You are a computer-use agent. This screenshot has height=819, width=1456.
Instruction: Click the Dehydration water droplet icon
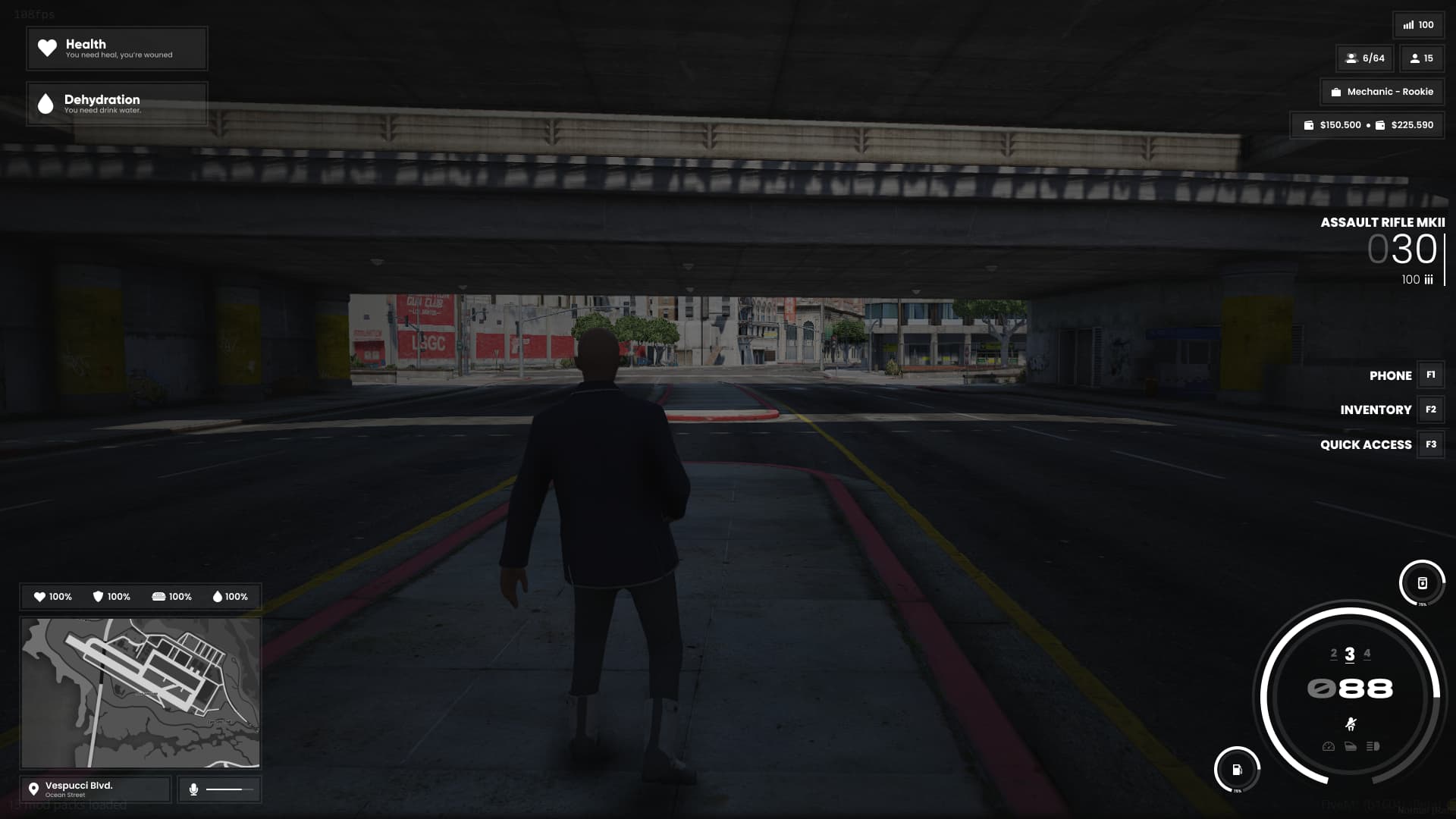(x=47, y=104)
